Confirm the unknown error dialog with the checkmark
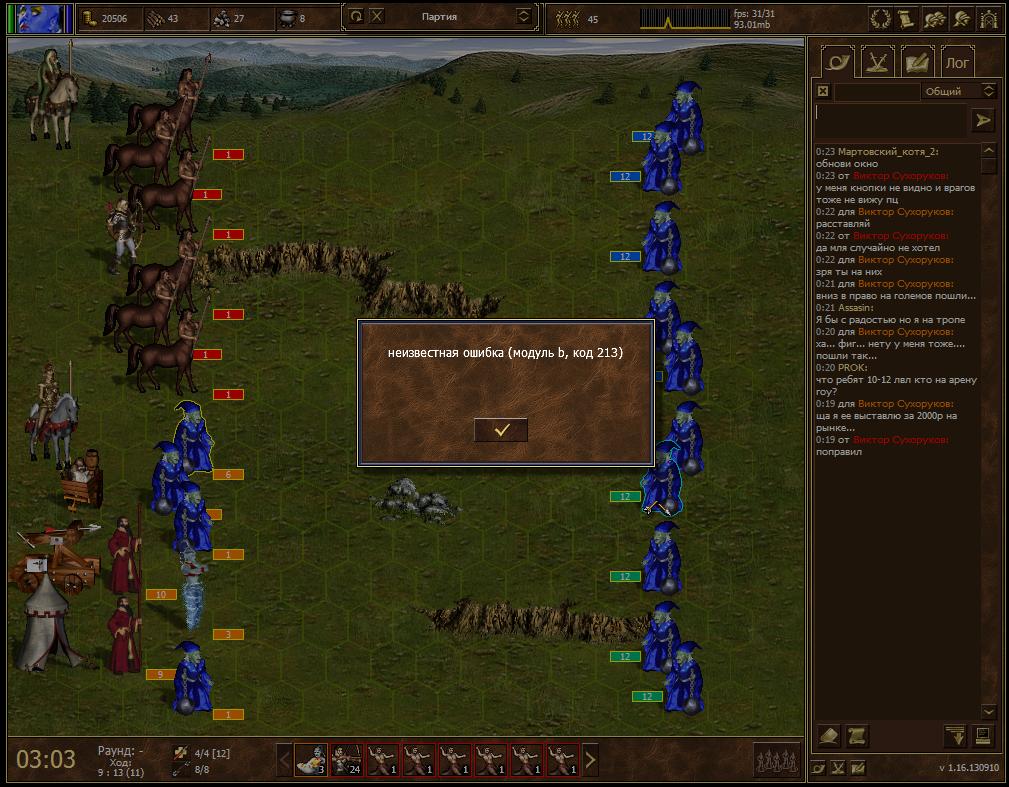 pos(501,430)
